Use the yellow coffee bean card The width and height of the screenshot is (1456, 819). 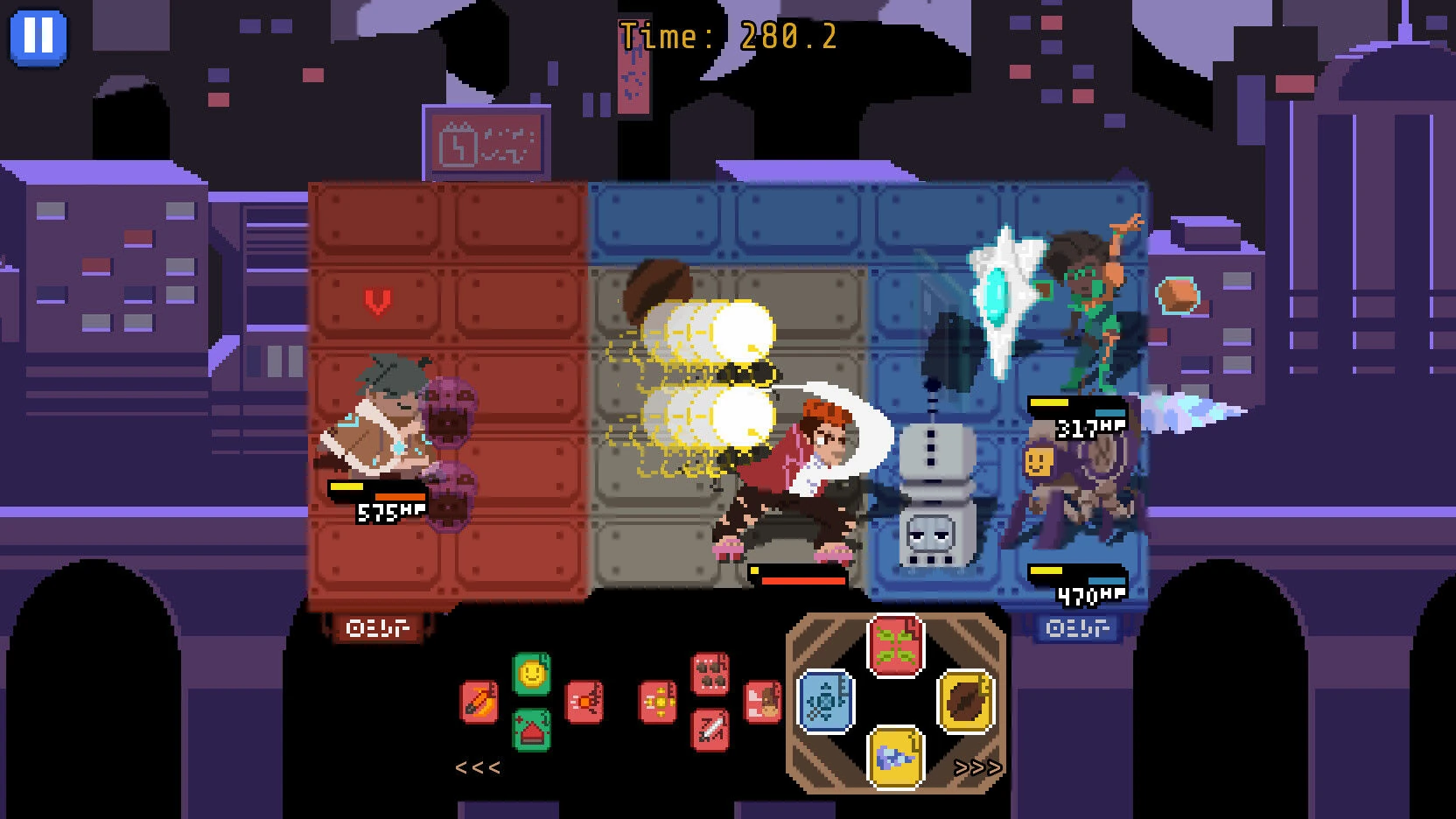point(966,701)
